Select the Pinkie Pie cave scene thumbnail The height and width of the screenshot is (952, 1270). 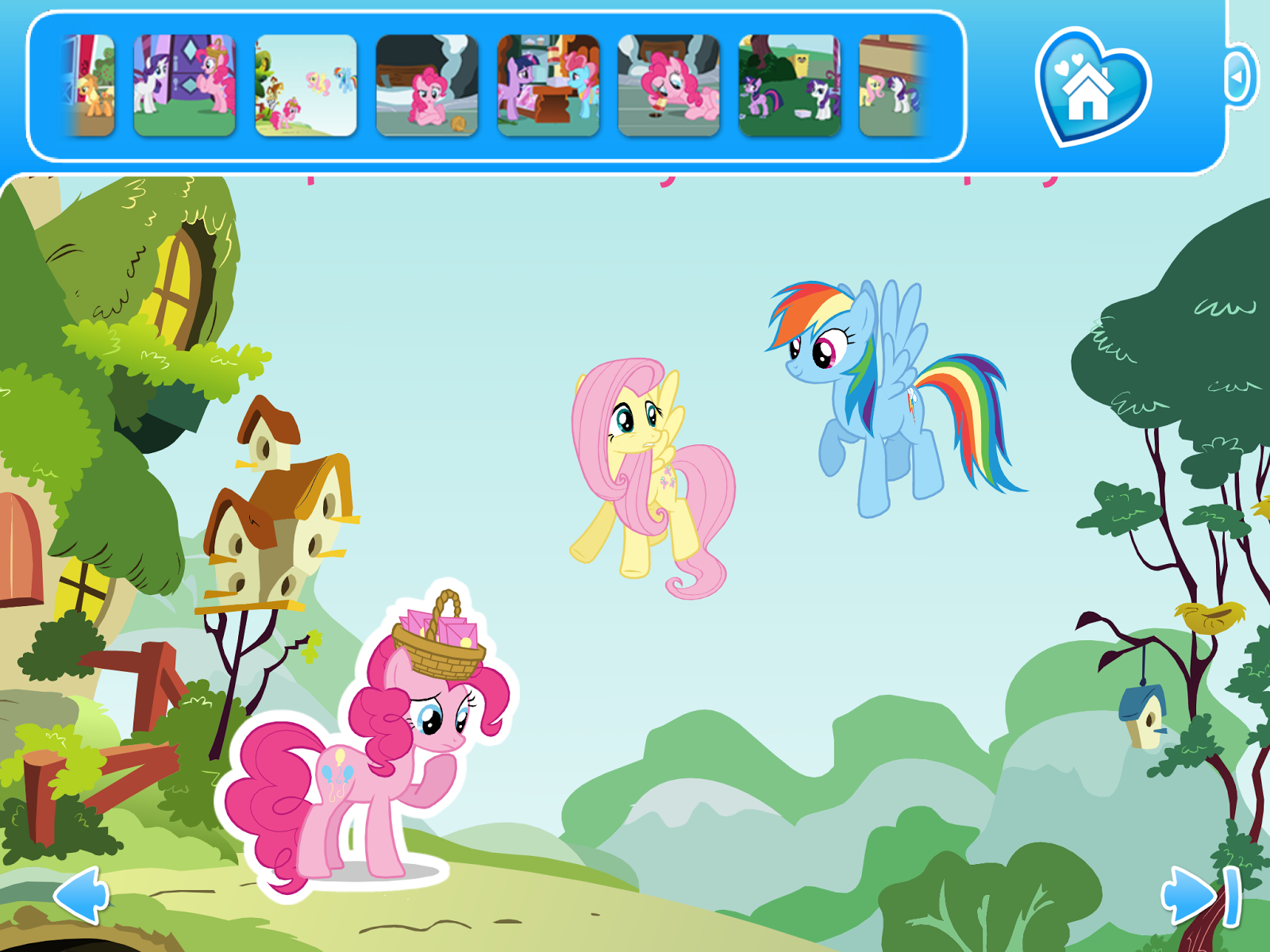coord(427,85)
